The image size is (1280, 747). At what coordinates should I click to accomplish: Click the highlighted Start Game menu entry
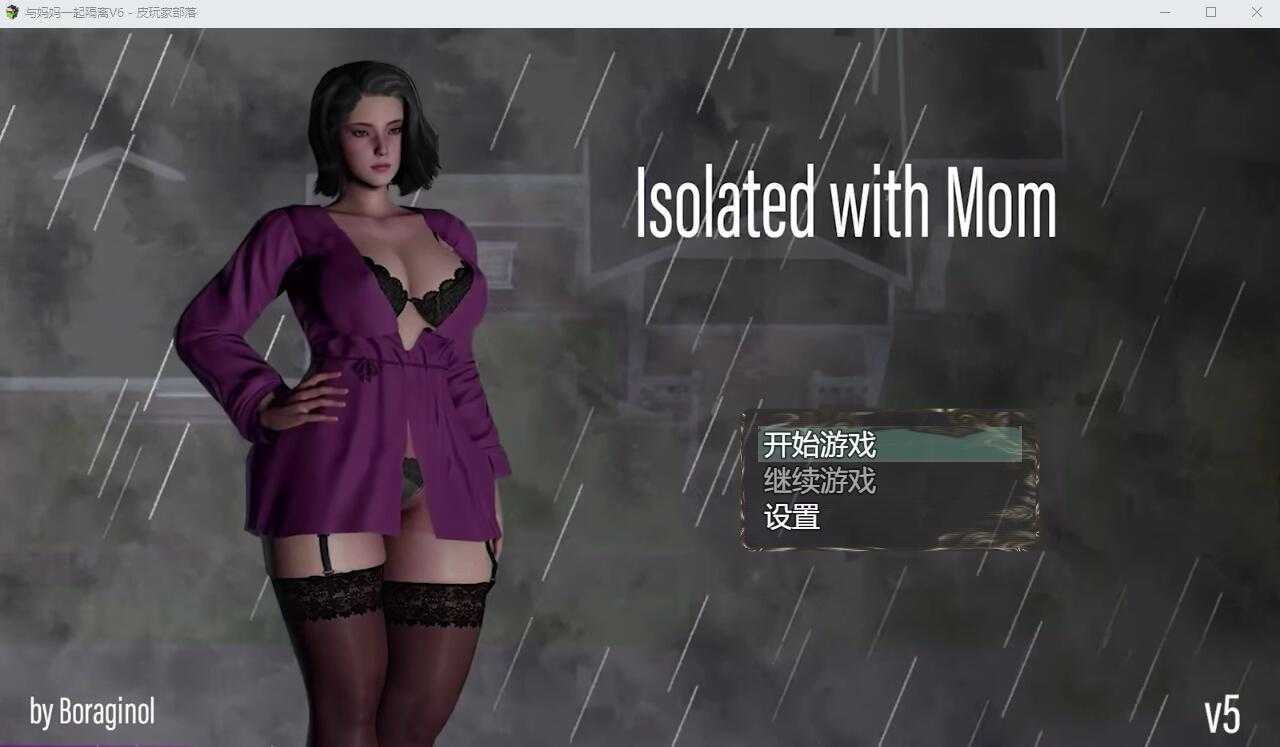(x=818, y=447)
